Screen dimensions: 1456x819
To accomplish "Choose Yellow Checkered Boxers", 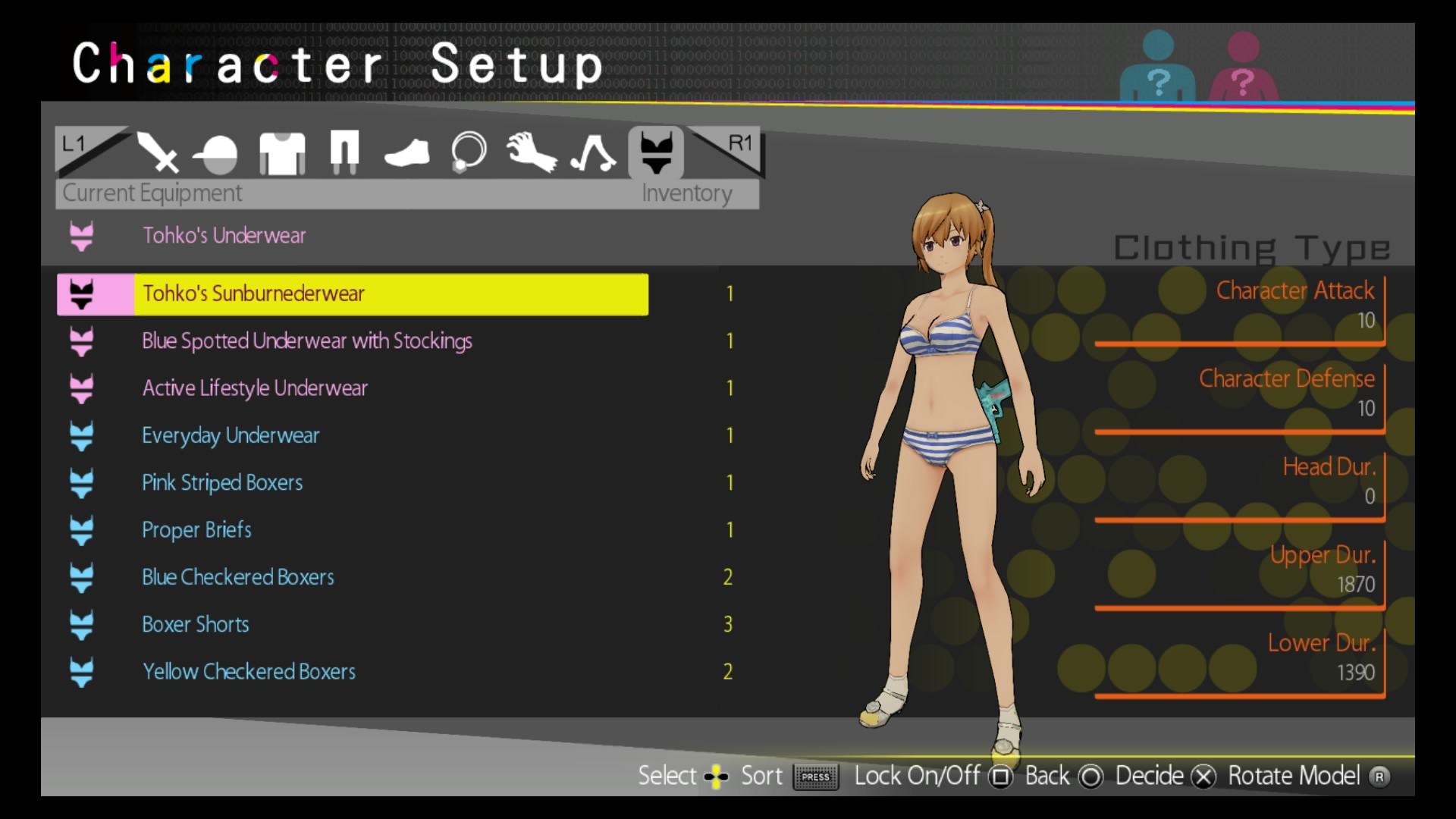I will [249, 672].
